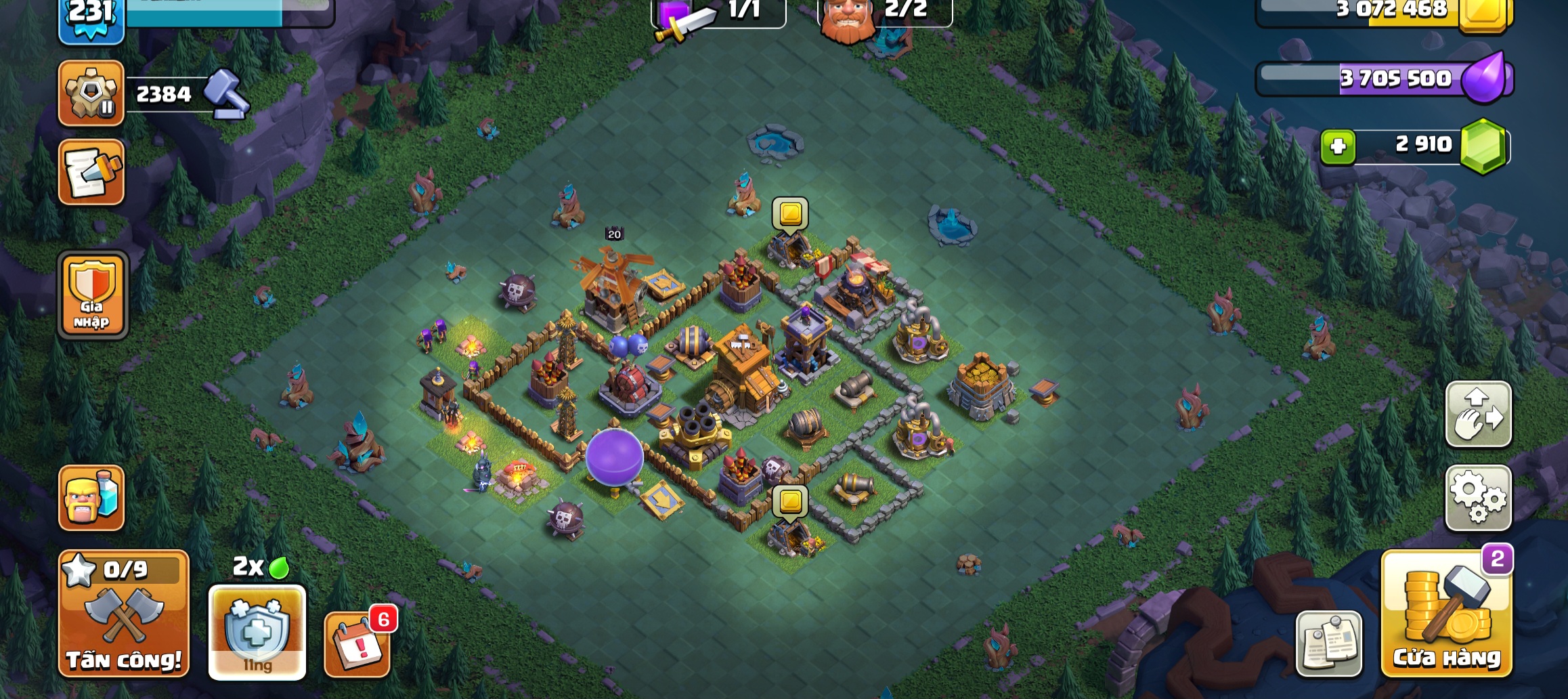The image size is (1568, 699).
Task: Open the clipboard notes button
Action: (1329, 643)
